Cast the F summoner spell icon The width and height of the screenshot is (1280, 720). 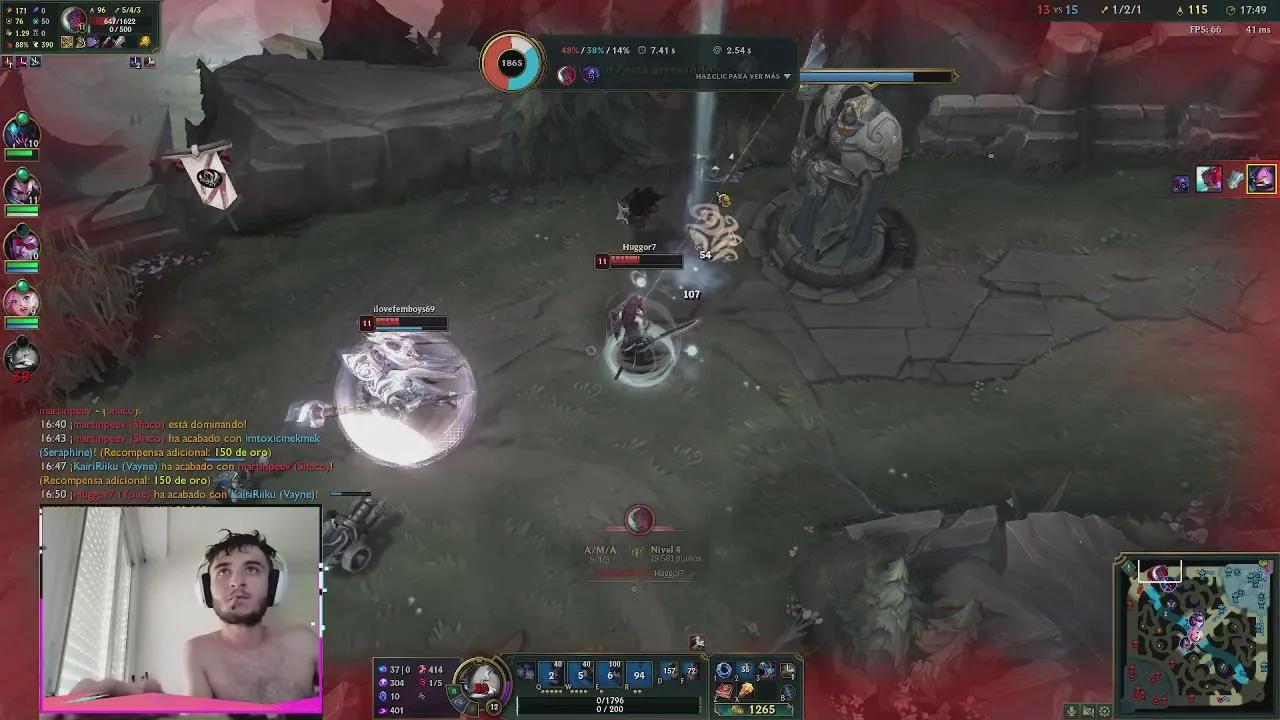pos(694,672)
